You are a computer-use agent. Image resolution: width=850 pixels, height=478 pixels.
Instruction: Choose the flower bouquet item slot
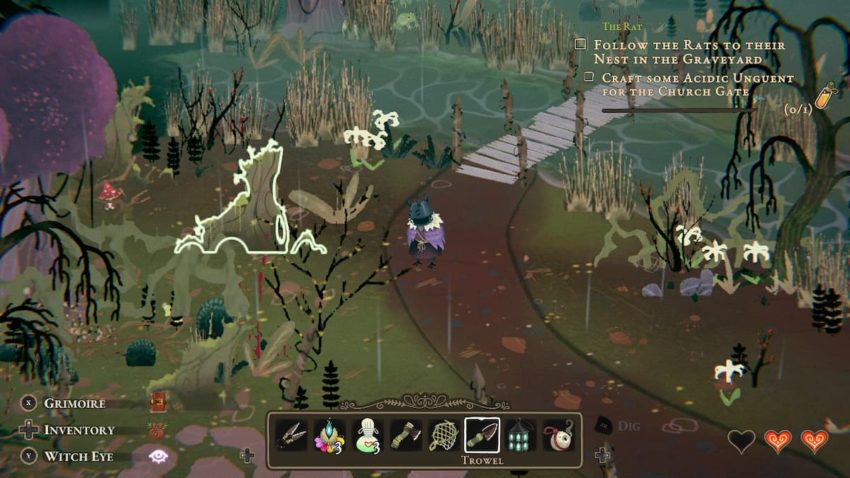coord(330,435)
